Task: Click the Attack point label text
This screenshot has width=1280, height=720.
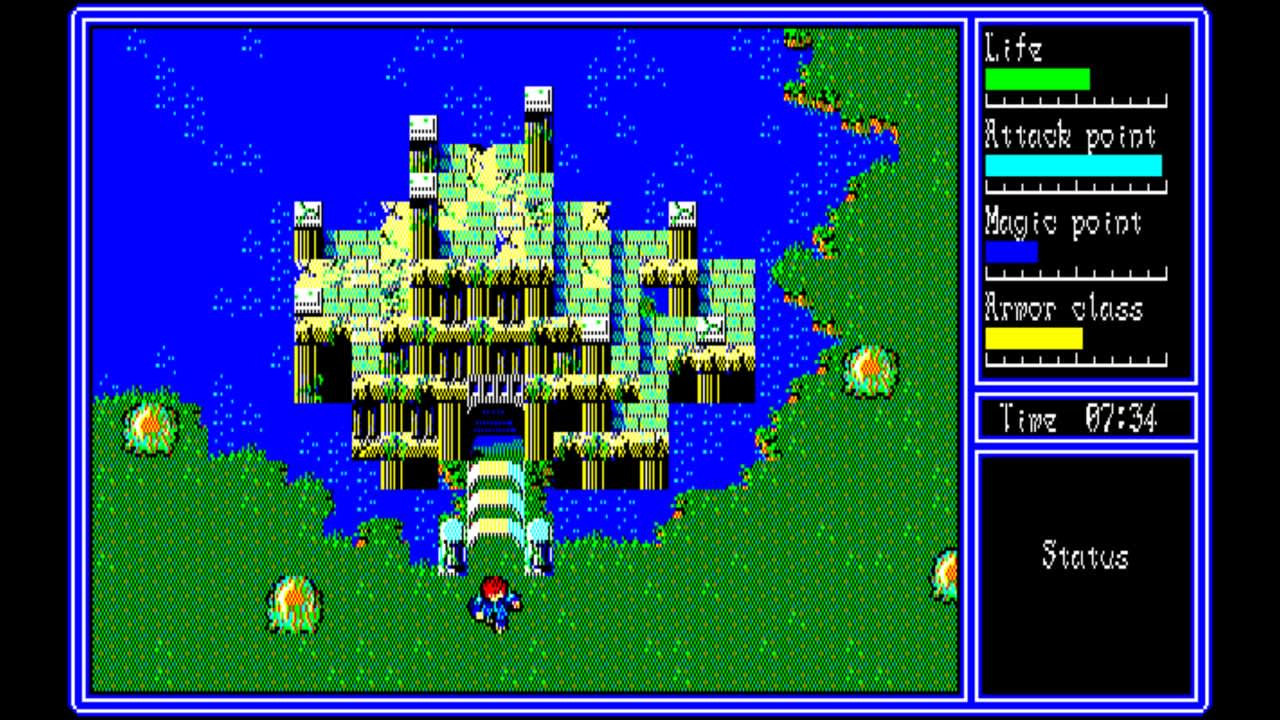Action: tap(1071, 135)
